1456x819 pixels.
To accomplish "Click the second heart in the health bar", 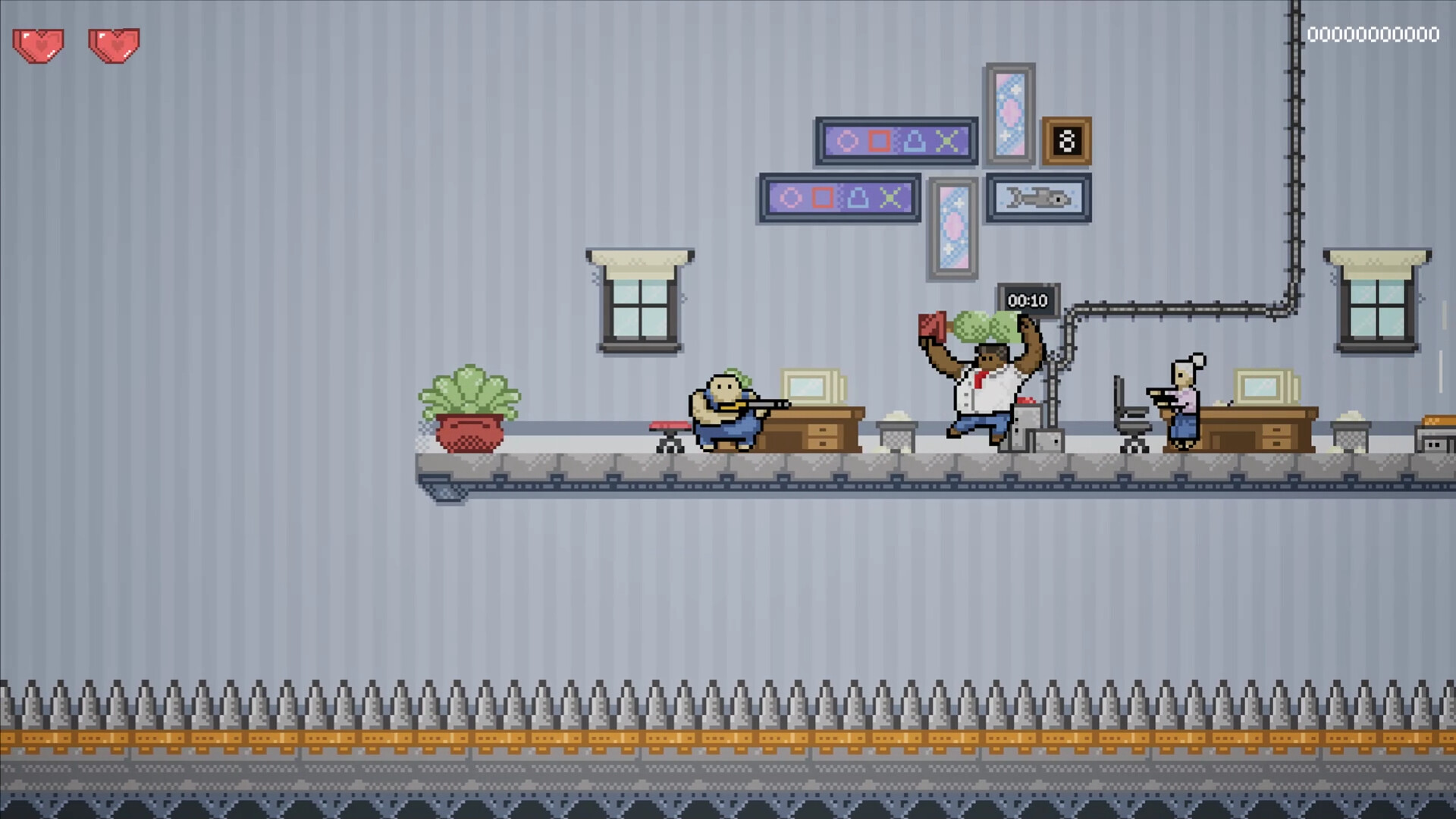I will tap(114, 45).
